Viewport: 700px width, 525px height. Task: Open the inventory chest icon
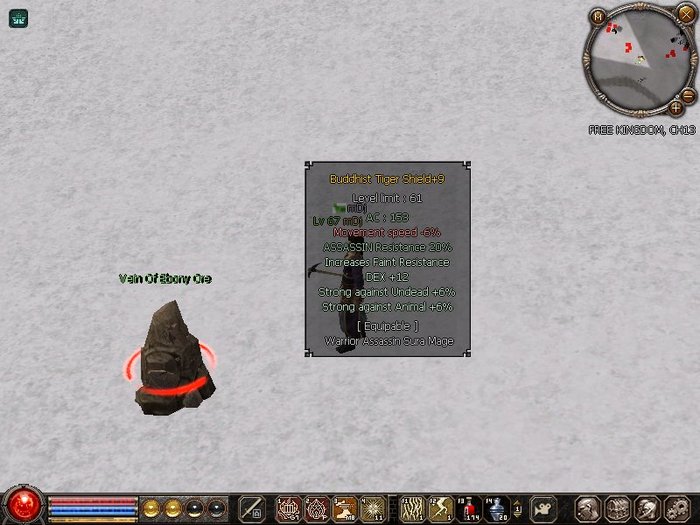(x=616, y=508)
